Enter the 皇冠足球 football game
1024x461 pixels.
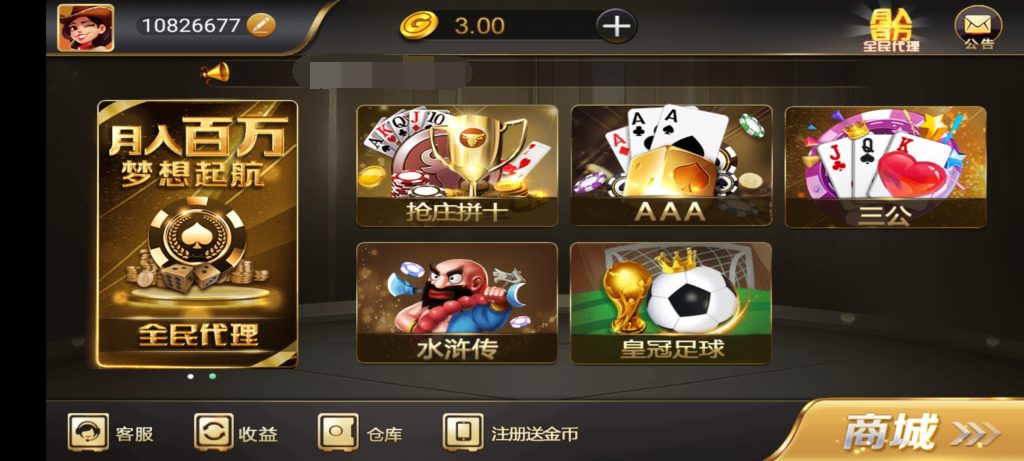pyautogui.click(x=671, y=302)
